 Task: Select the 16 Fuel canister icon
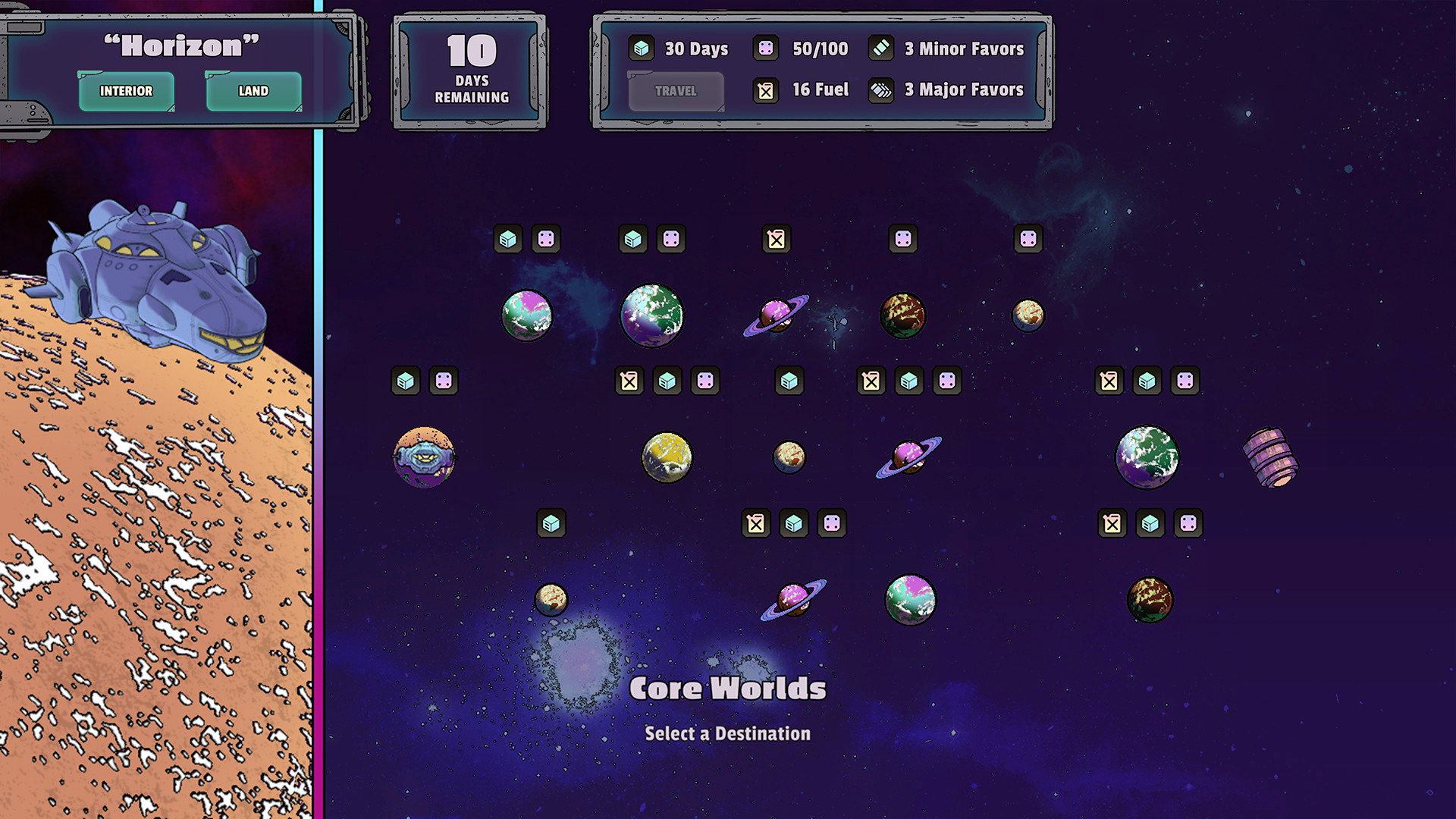click(766, 89)
